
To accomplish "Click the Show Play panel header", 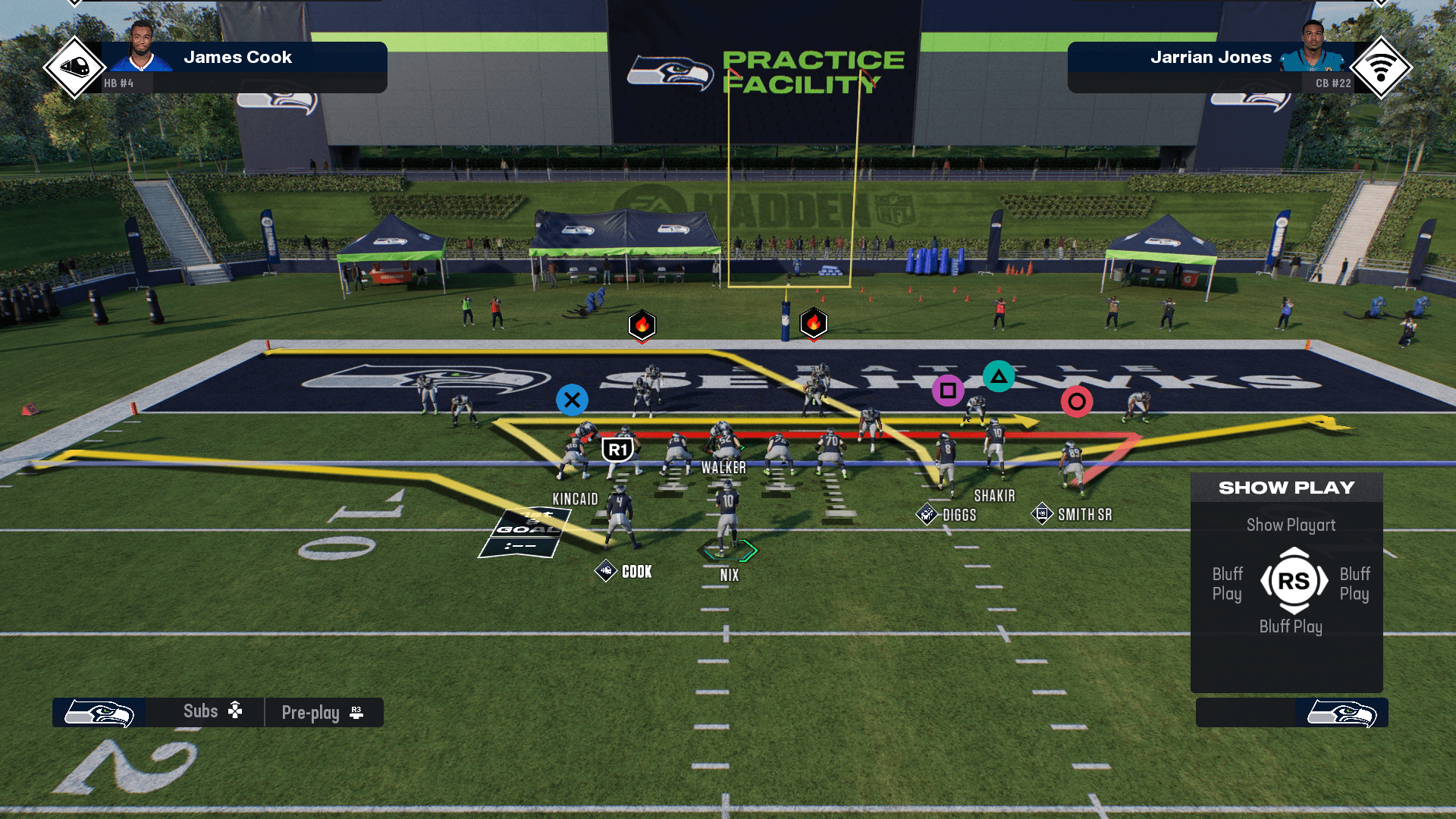I will pos(1286,488).
